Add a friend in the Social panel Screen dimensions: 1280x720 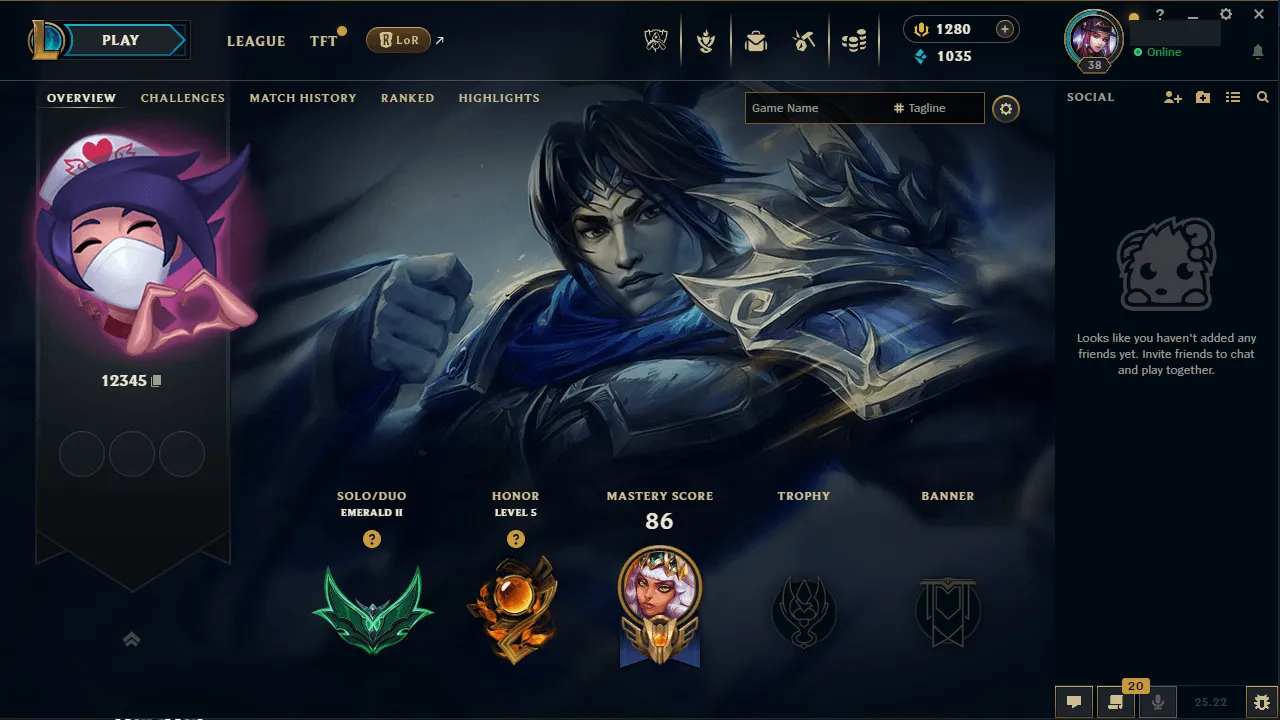click(x=1171, y=97)
